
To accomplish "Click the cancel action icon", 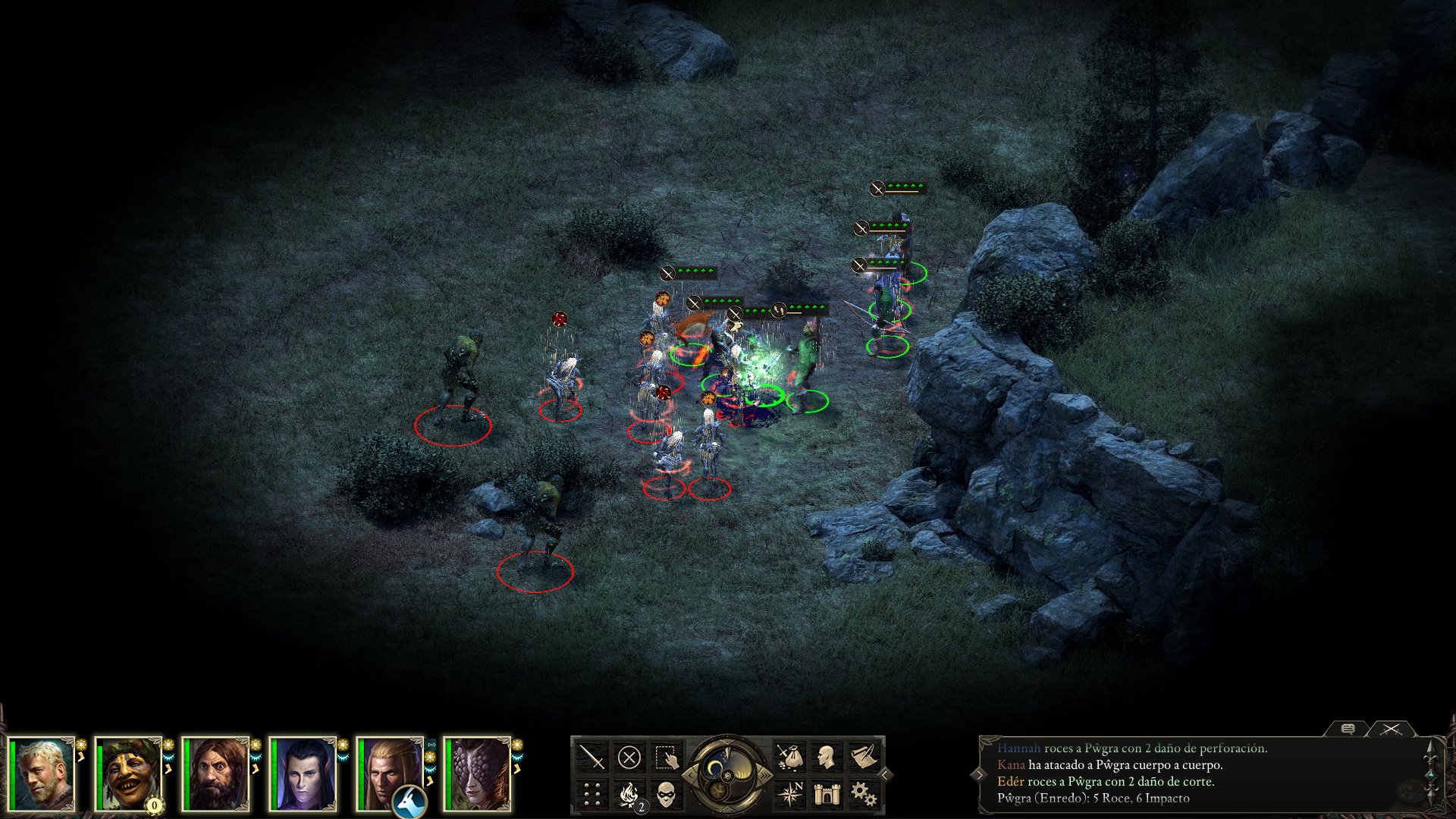I will (631, 757).
